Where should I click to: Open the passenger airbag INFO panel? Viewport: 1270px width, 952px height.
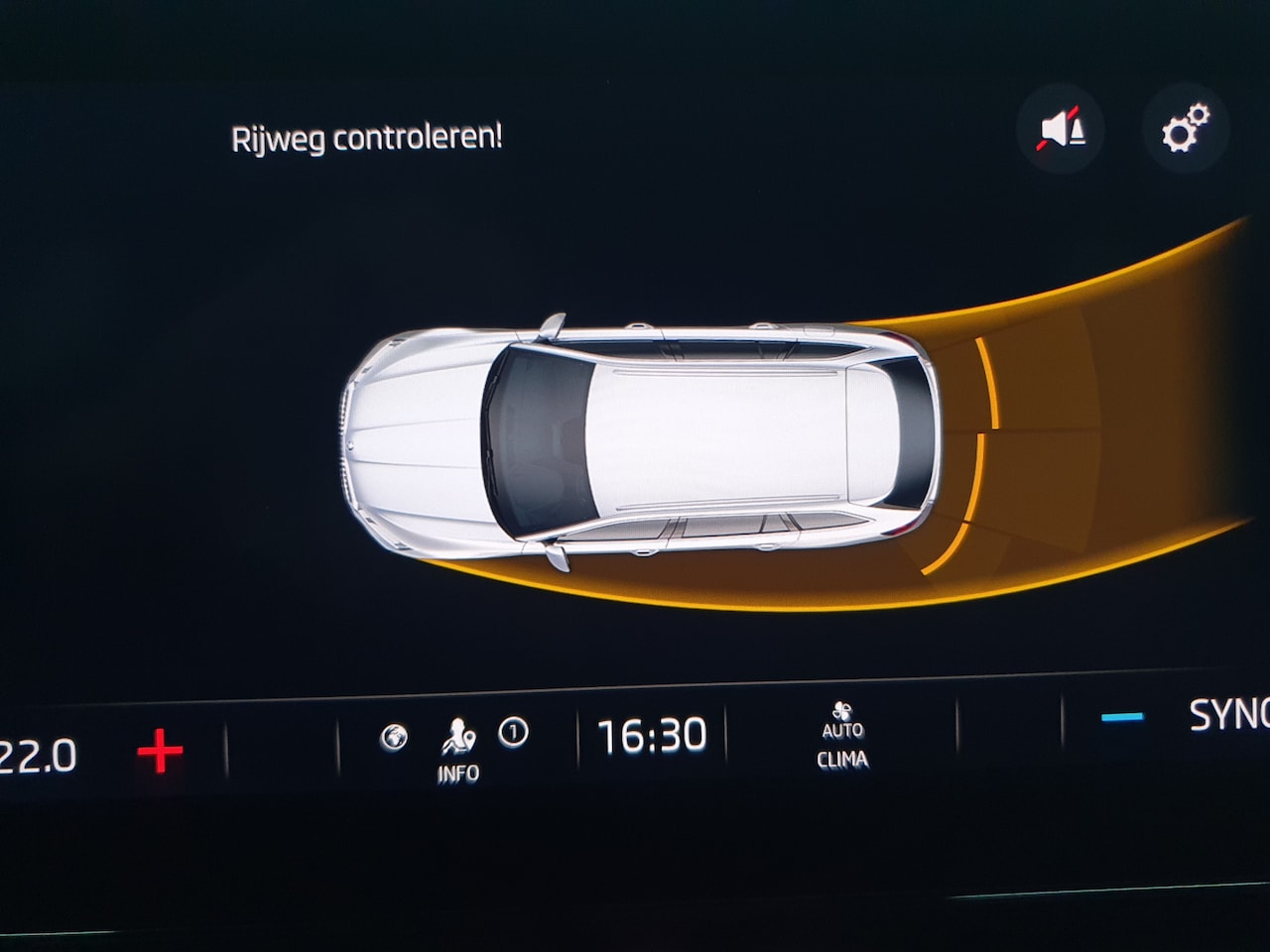457,751
